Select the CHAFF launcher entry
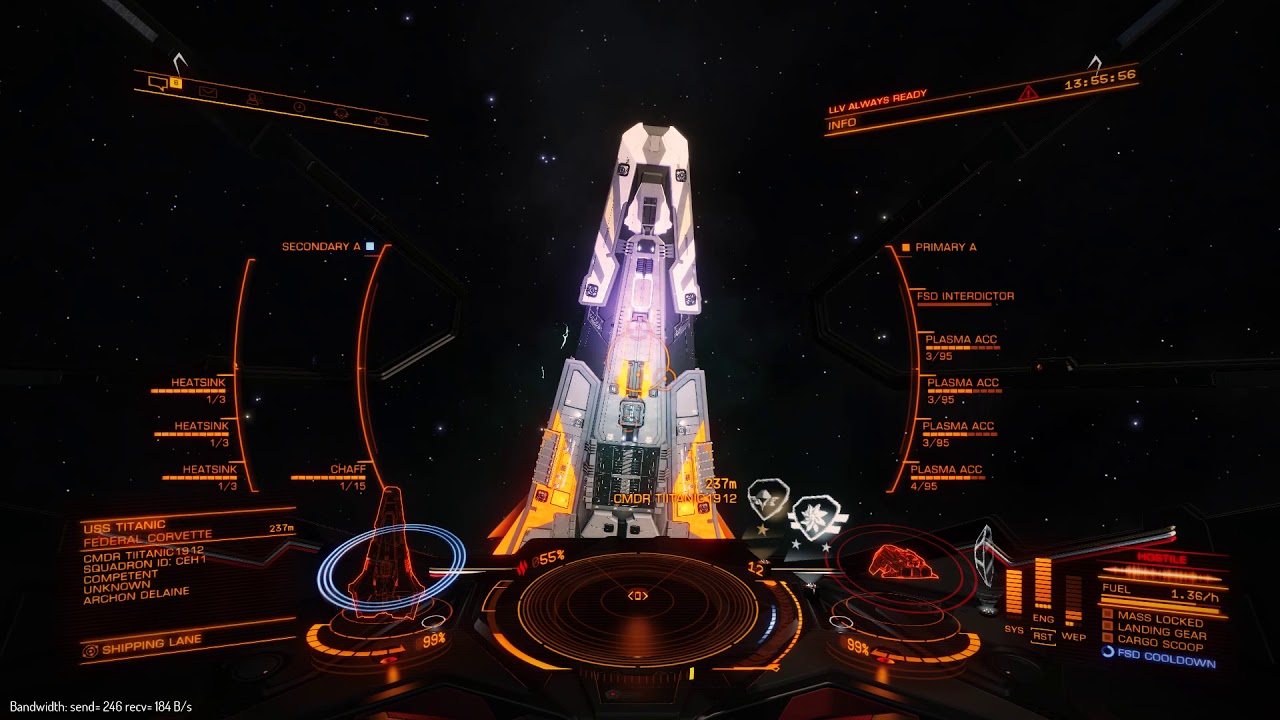1280x720 pixels. coord(348,470)
